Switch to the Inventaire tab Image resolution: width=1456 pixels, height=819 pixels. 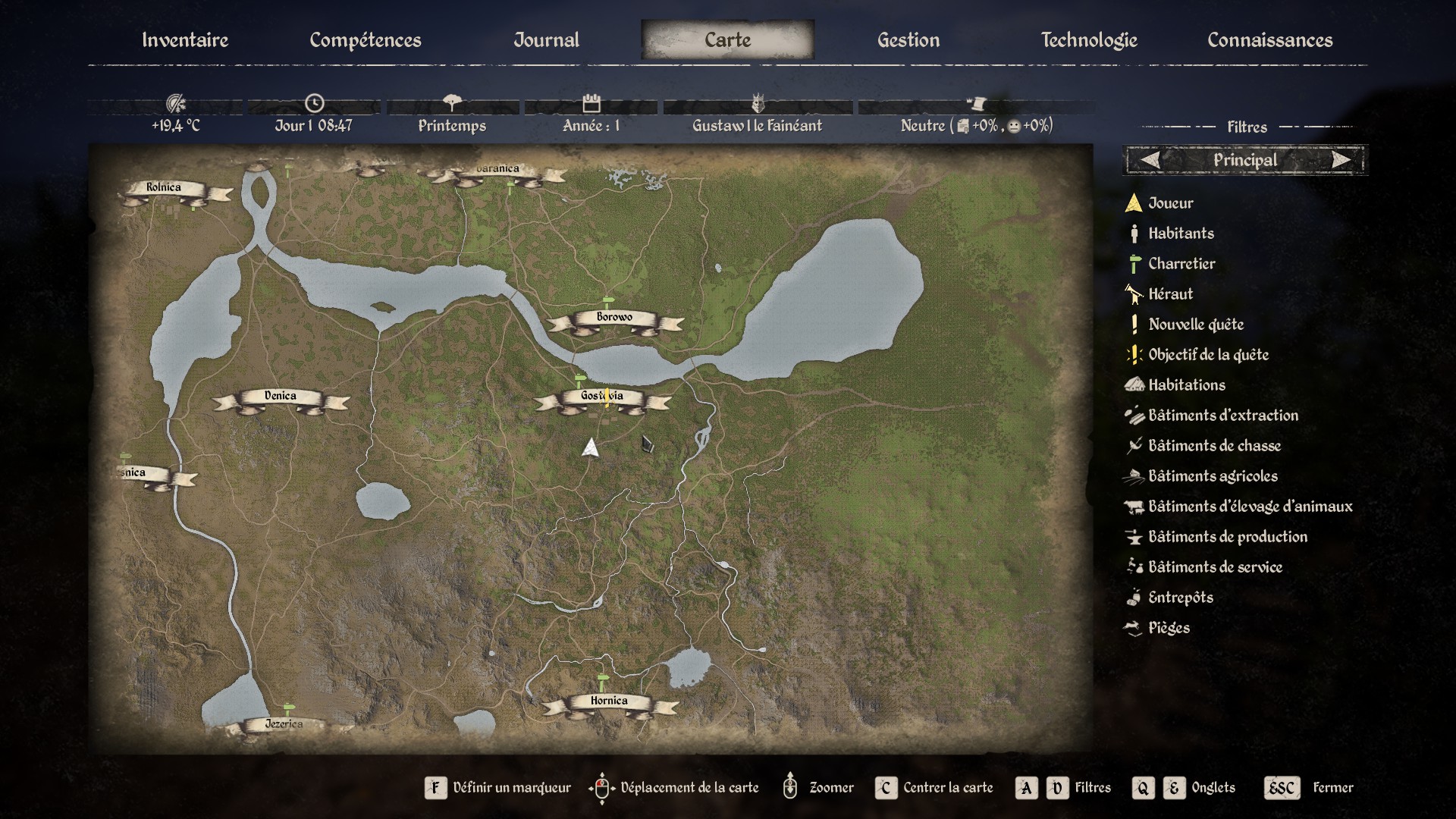point(185,40)
